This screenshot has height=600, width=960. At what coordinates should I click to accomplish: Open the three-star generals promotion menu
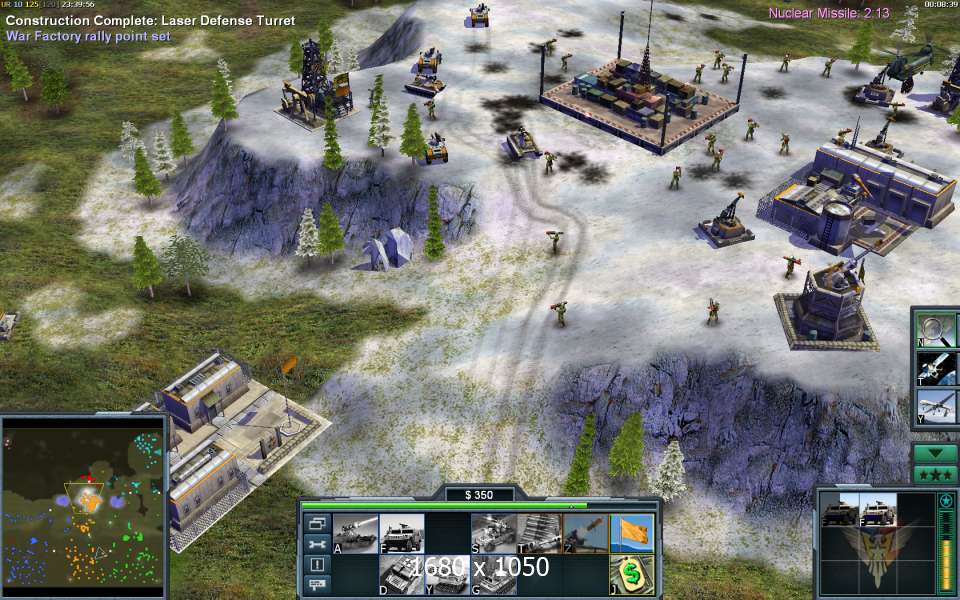935,472
